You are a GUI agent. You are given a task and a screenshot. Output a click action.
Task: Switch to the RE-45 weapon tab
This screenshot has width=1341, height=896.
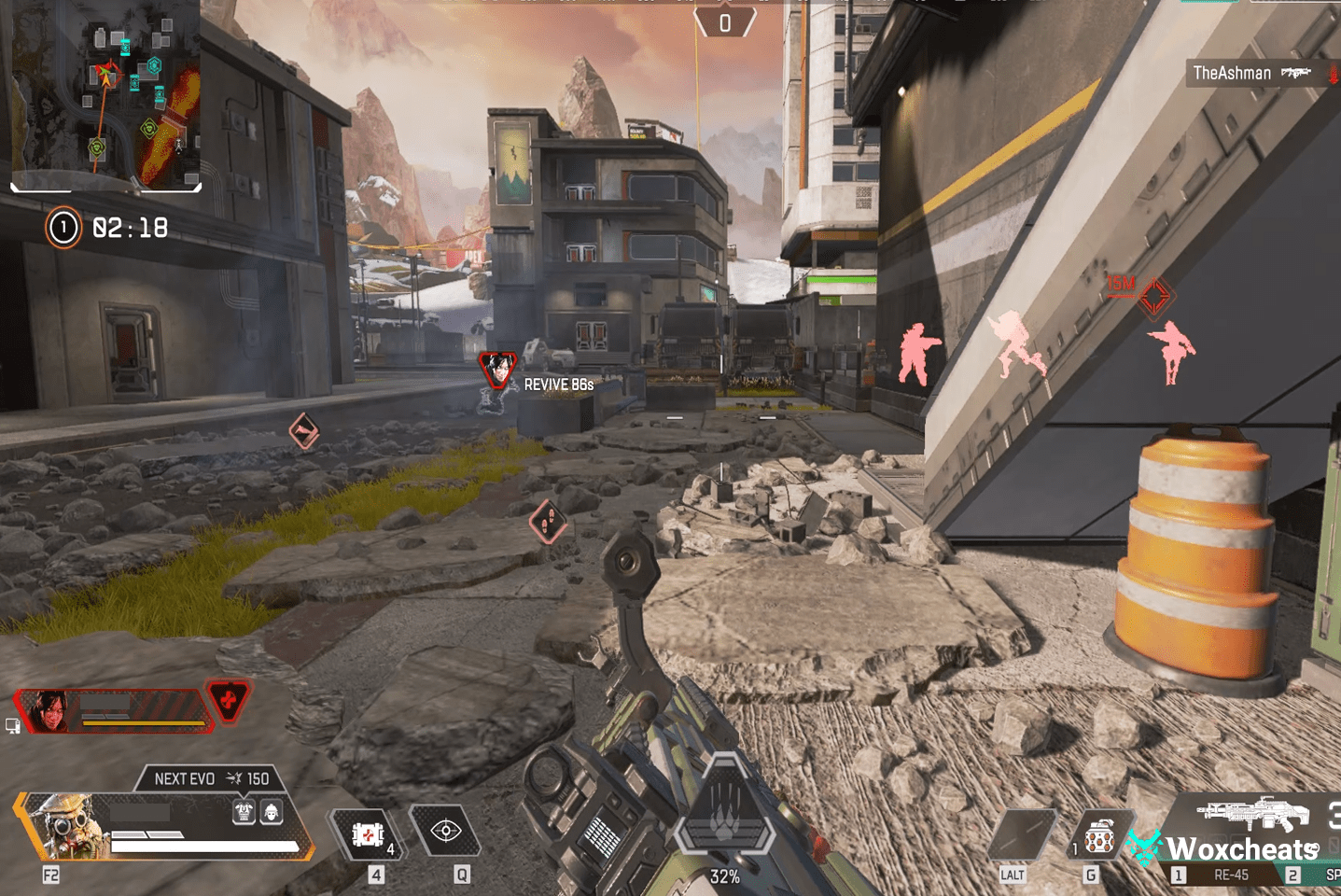pos(1229,875)
